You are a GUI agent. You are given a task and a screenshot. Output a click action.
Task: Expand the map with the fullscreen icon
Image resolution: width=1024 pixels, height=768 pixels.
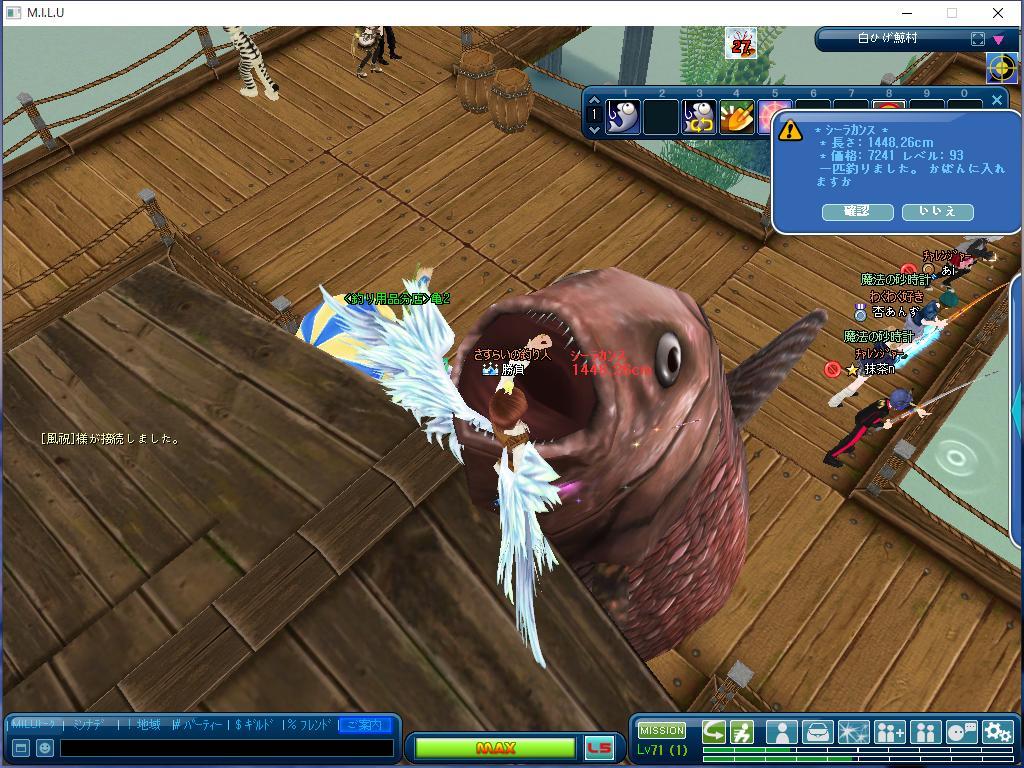978,39
